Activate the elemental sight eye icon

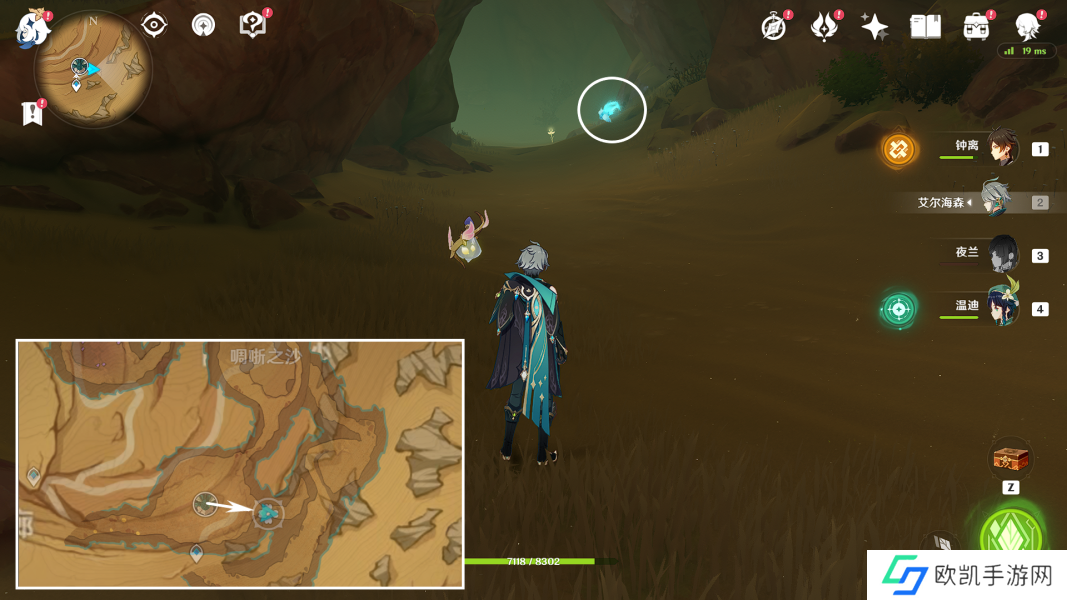coord(154,25)
